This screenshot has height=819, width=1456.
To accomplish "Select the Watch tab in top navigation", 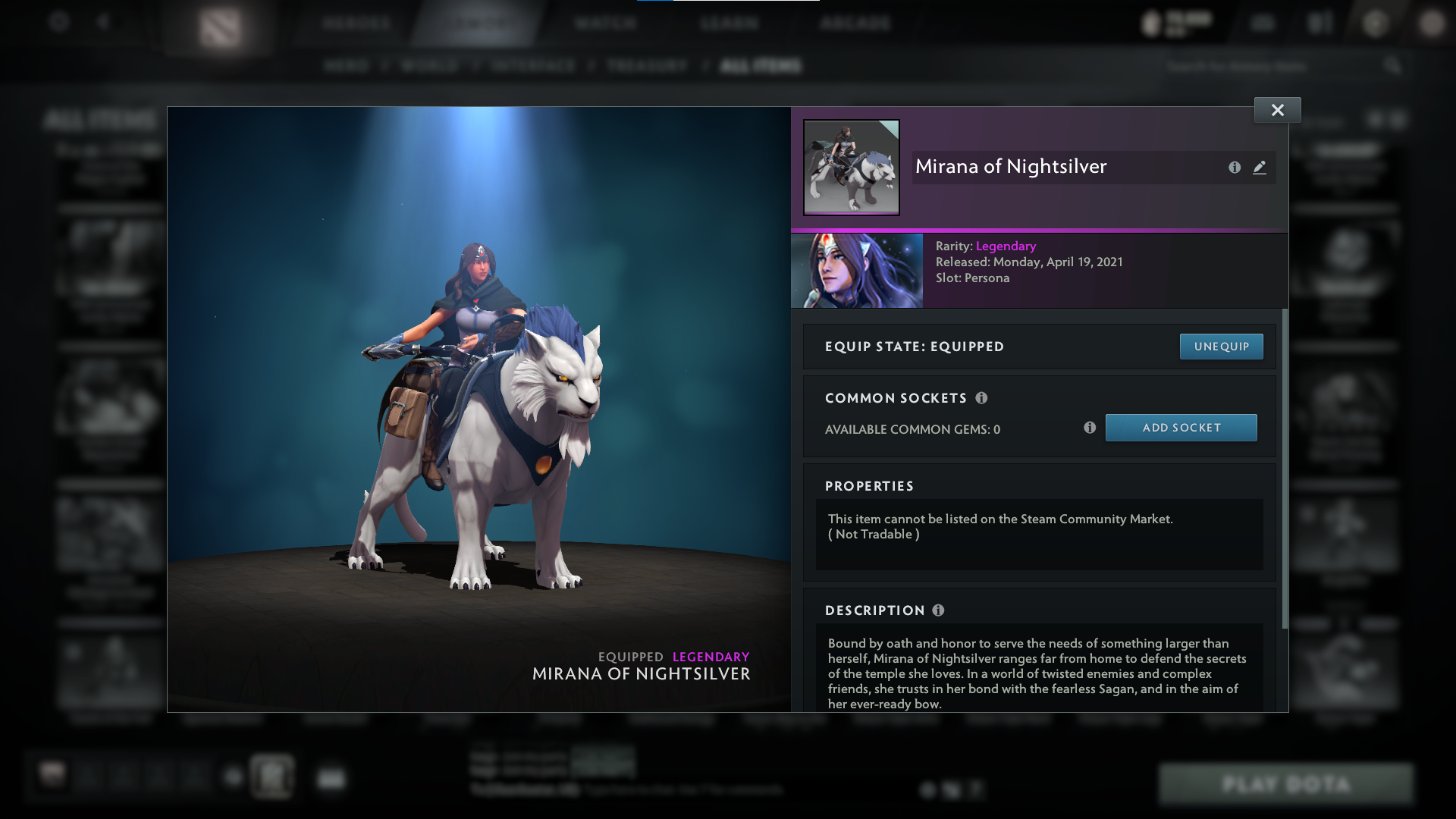I will coord(604,23).
